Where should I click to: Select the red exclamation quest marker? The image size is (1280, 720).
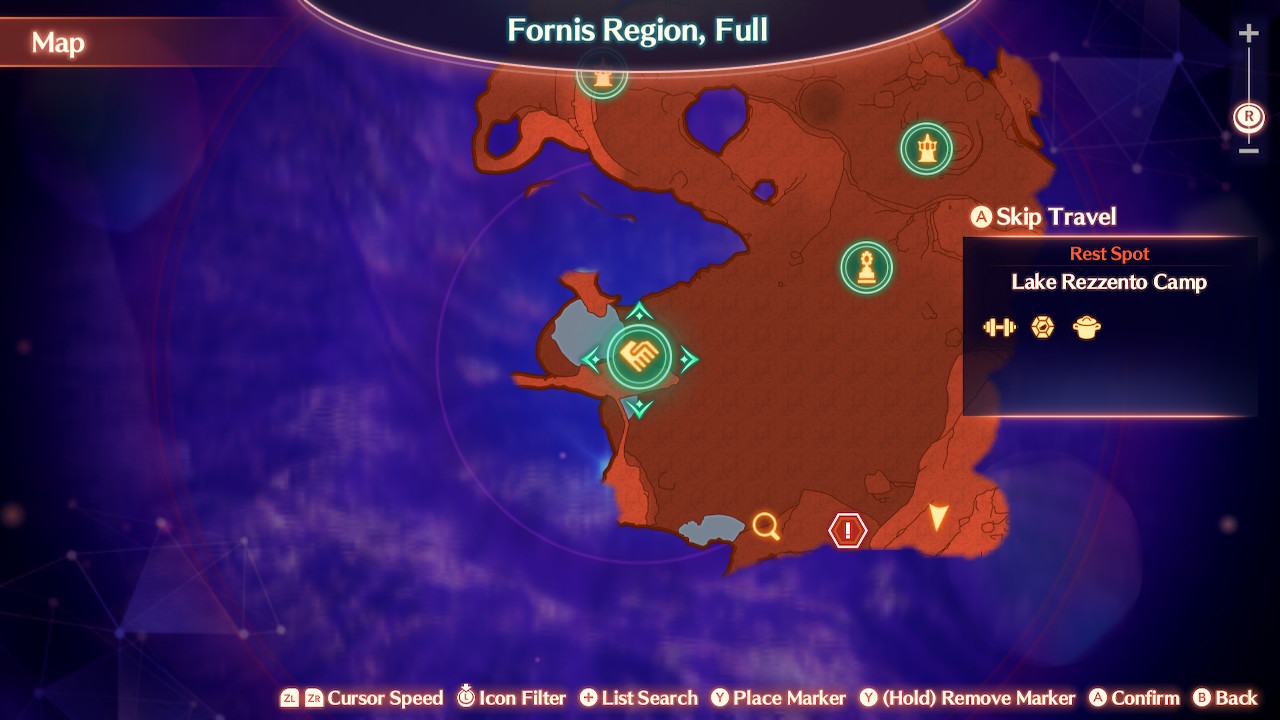[x=845, y=529]
